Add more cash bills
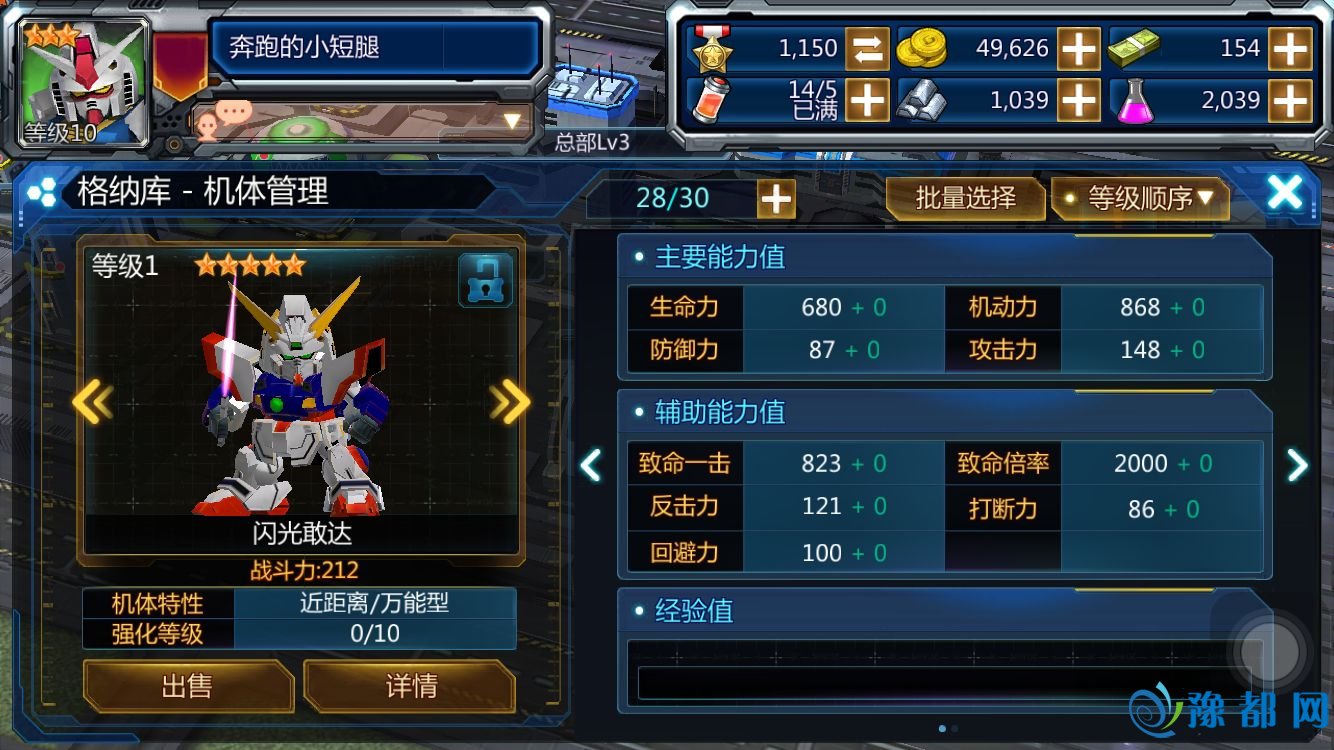Screen dimensions: 1334x750 tap(1290, 48)
